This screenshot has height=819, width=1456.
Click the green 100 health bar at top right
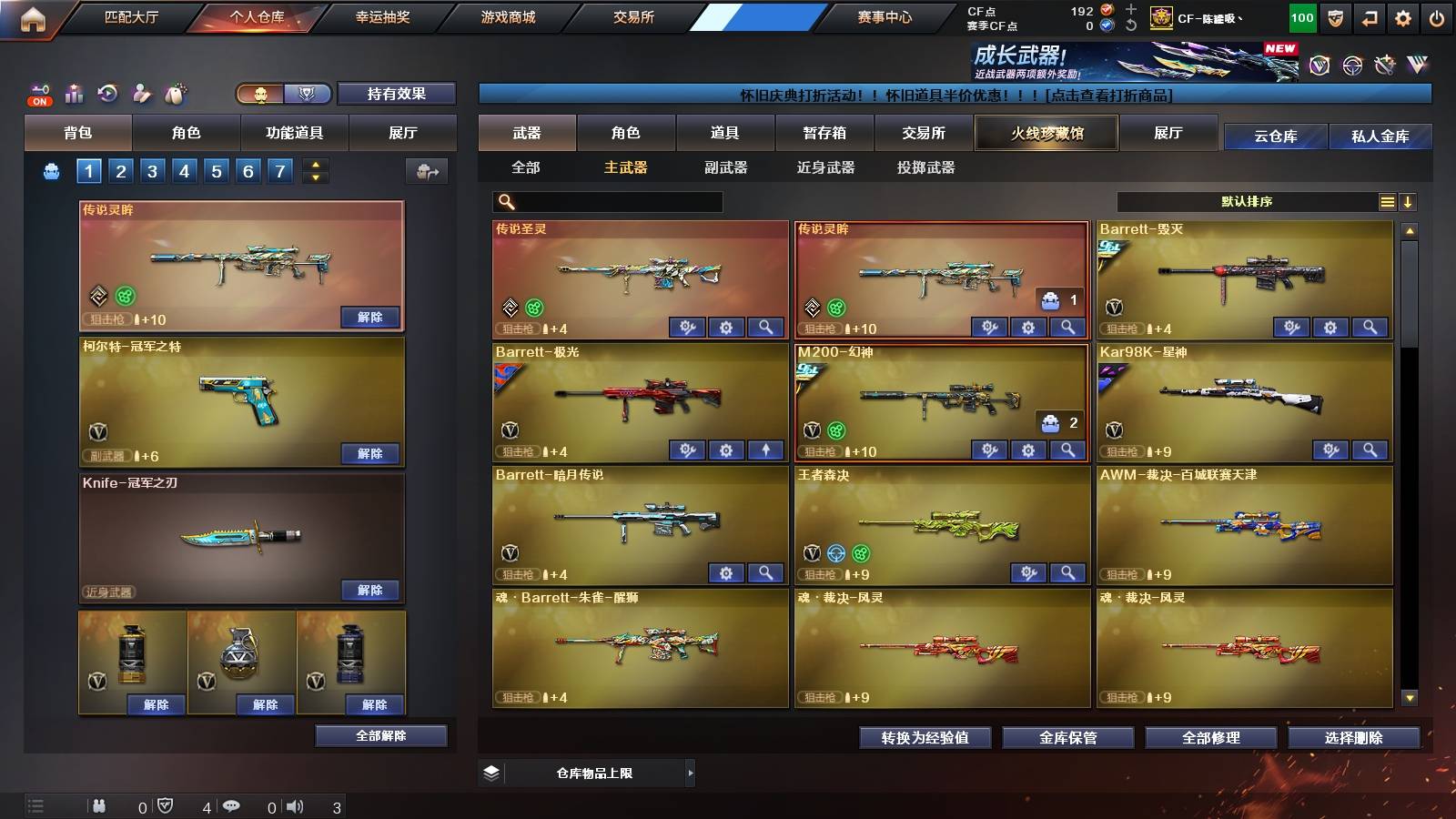(x=1301, y=16)
